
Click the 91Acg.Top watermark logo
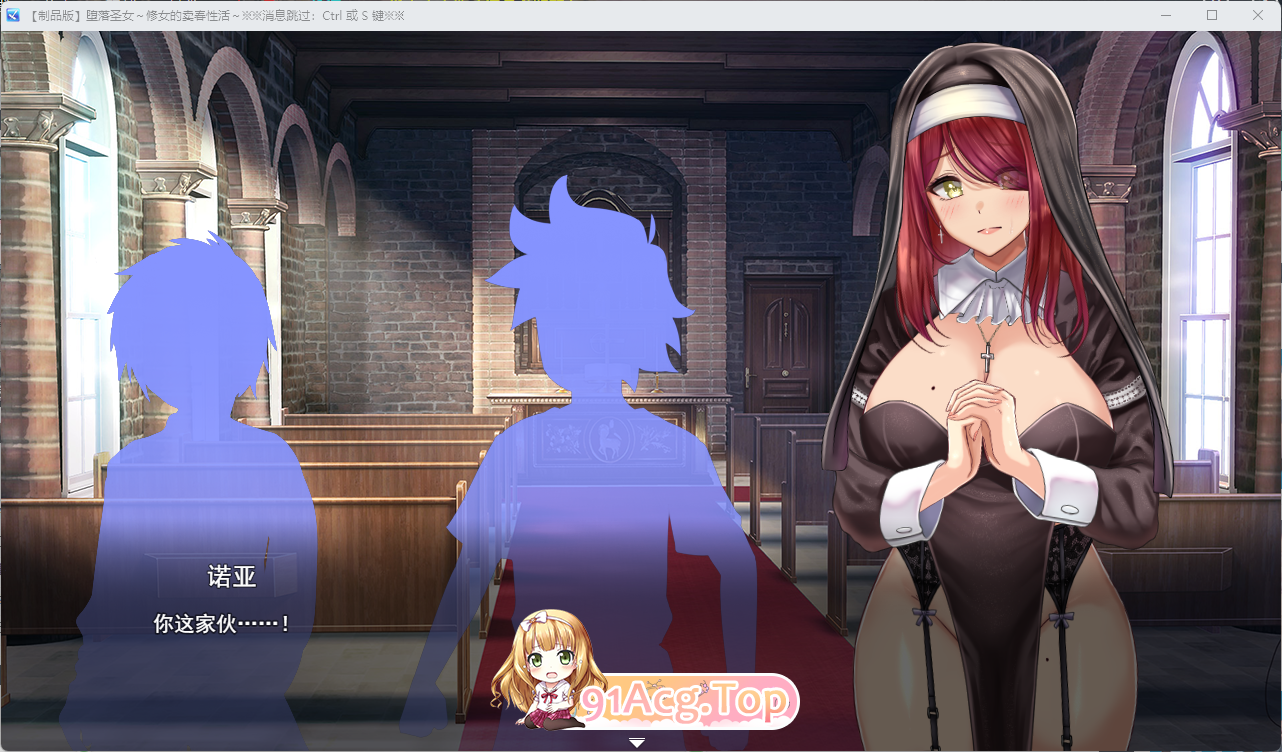pos(688,700)
